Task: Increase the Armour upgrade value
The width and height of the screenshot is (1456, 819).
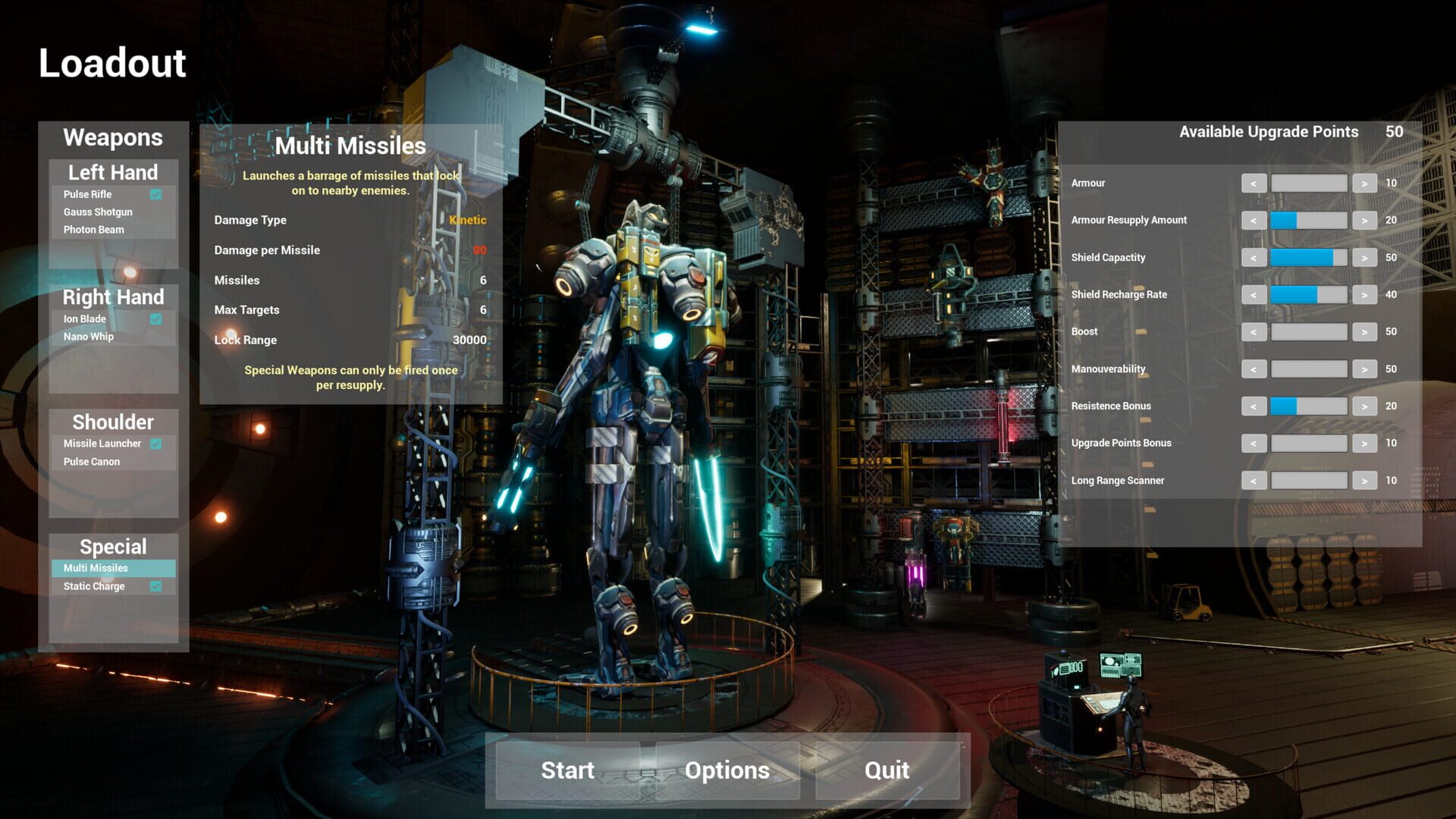Action: click(1364, 183)
